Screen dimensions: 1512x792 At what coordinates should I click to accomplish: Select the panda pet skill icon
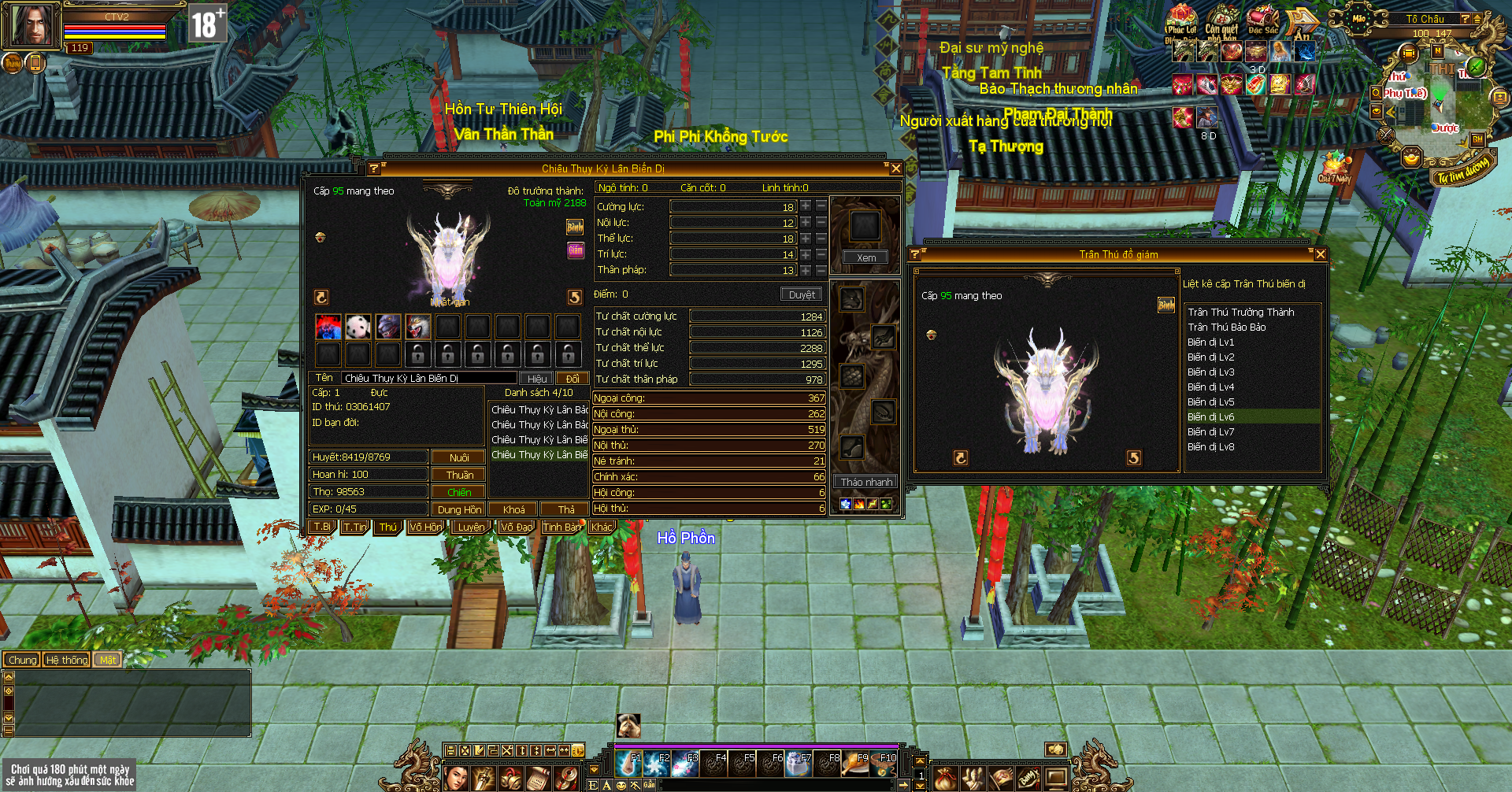coord(358,326)
